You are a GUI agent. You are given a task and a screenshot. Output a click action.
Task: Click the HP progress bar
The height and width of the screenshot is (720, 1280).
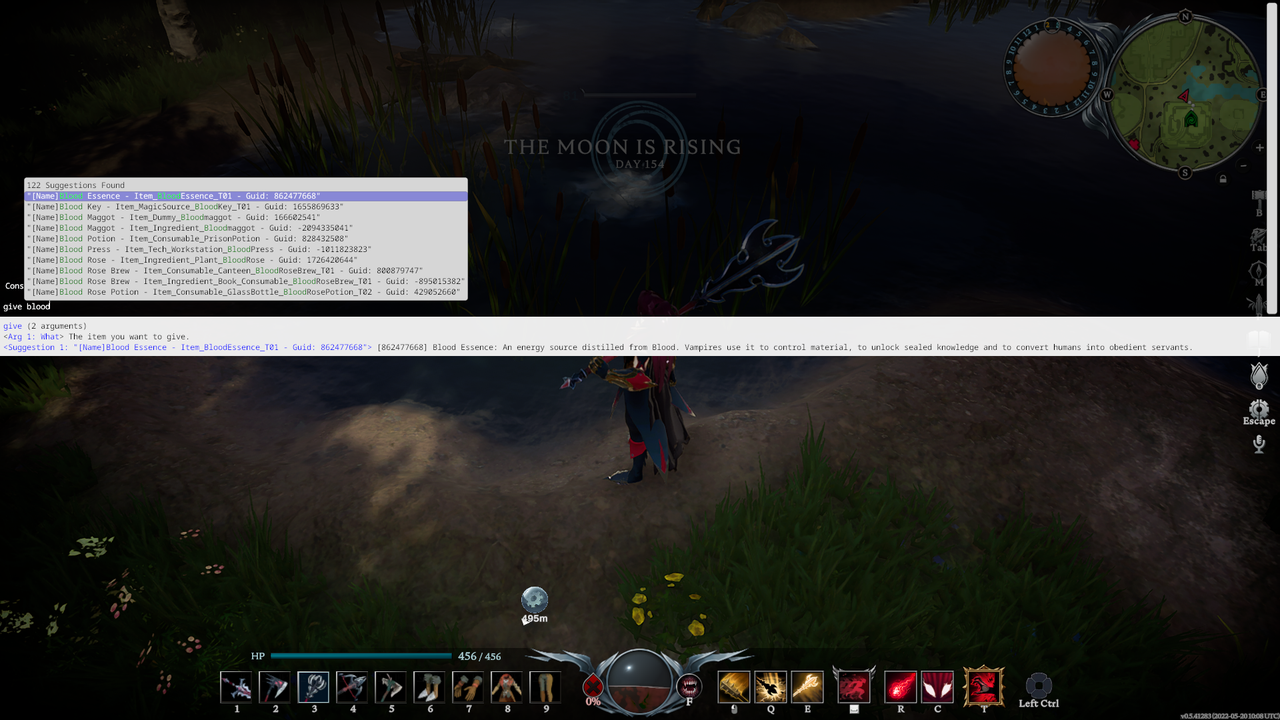point(360,656)
